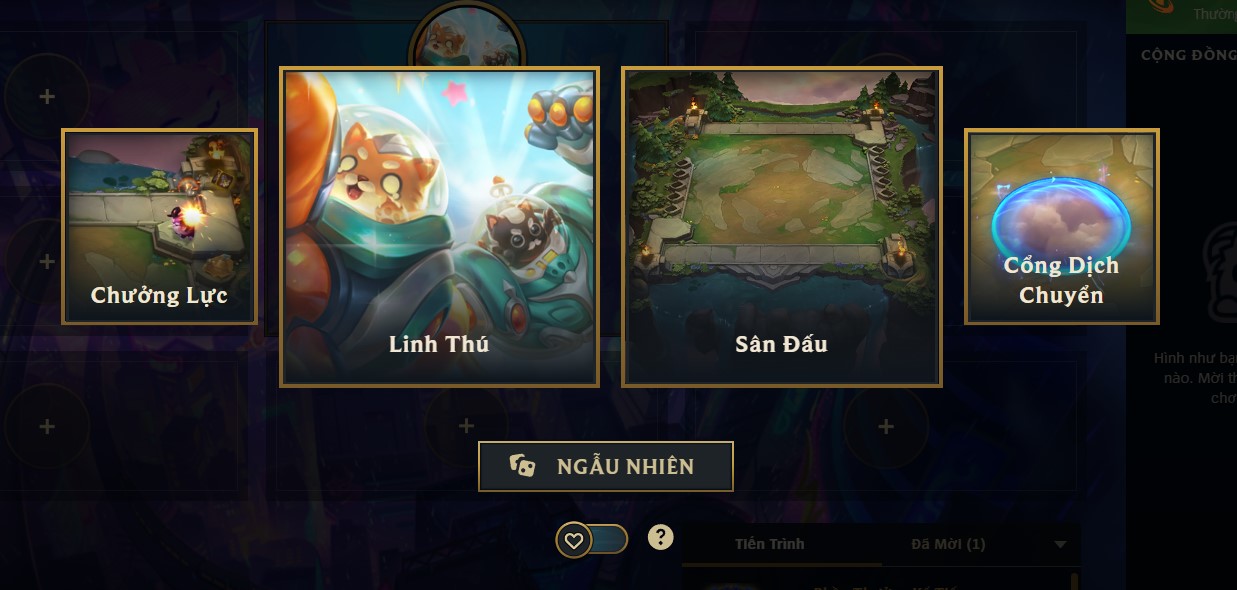Viewport: 1237px width, 590px height.
Task: Click the Ngẫu Nhiên random button
Action: (x=606, y=466)
